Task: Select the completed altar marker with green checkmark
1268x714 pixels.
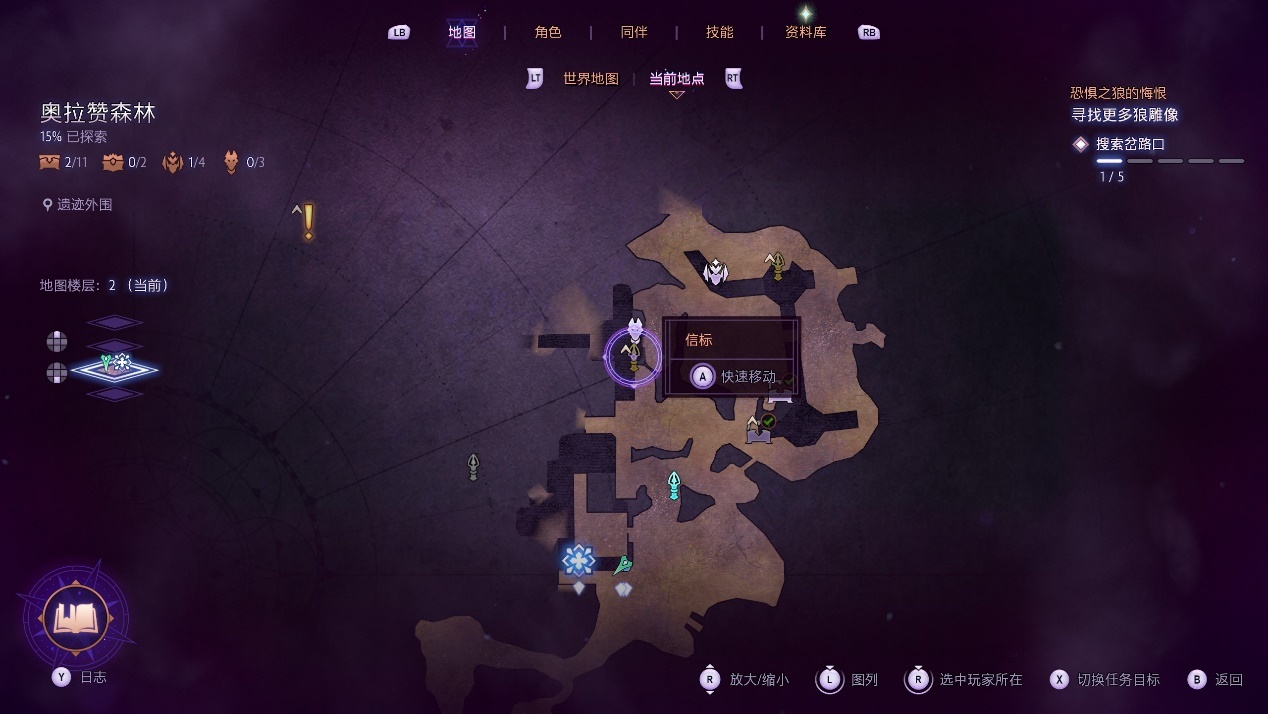Action: pyautogui.click(x=760, y=428)
